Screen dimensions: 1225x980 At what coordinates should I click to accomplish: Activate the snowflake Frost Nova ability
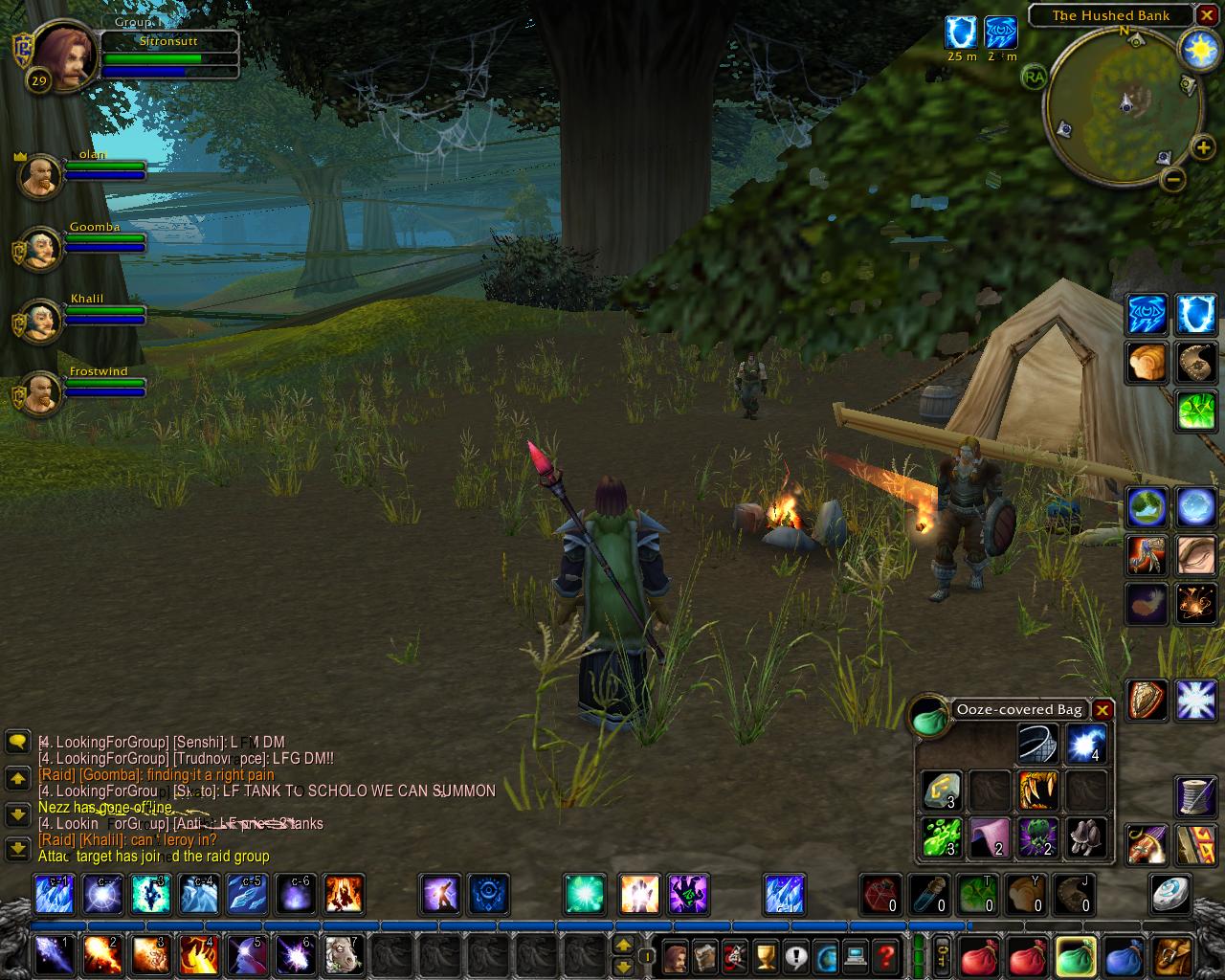1195,701
